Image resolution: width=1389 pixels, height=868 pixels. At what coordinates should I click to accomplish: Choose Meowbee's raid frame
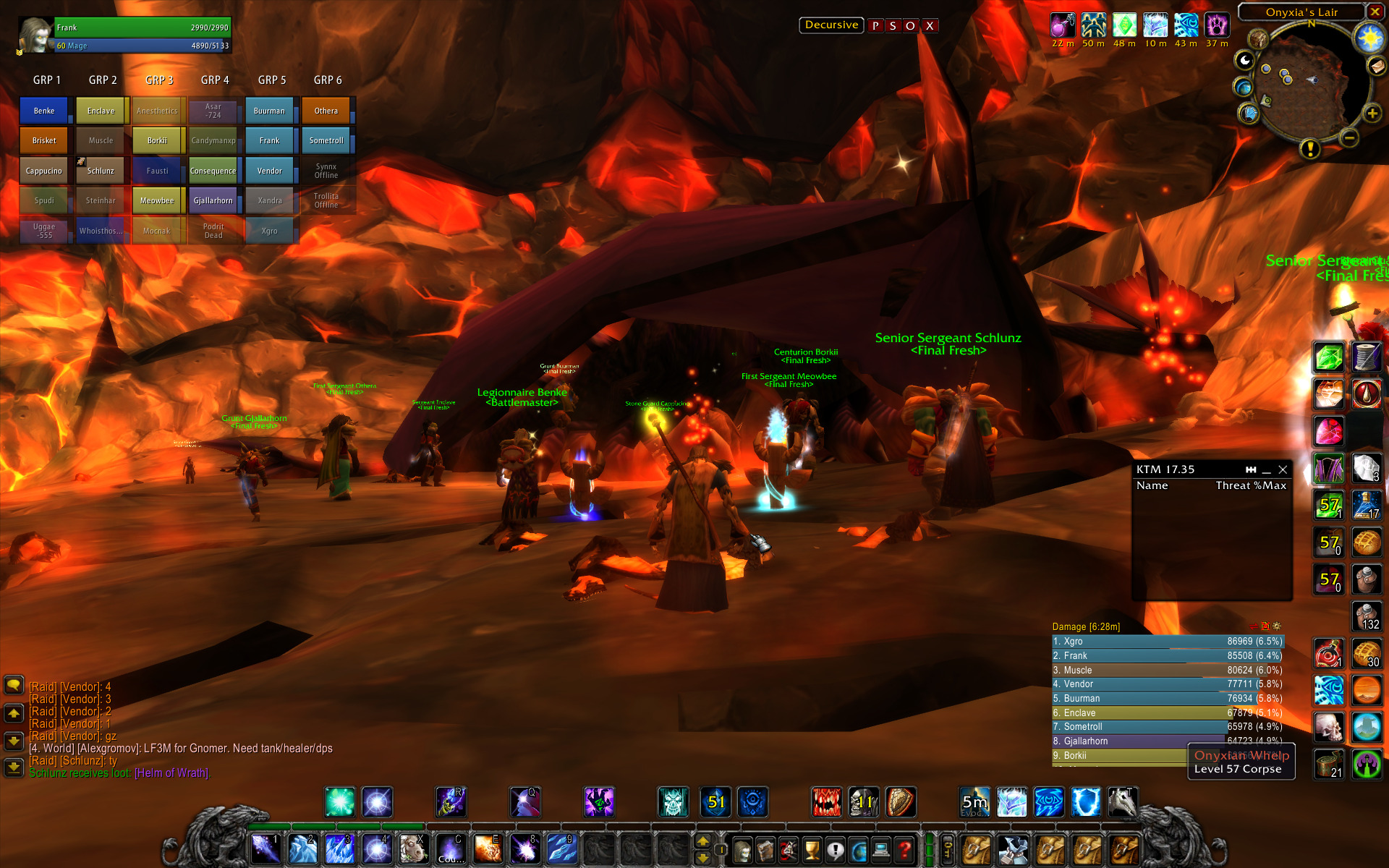coord(157,200)
